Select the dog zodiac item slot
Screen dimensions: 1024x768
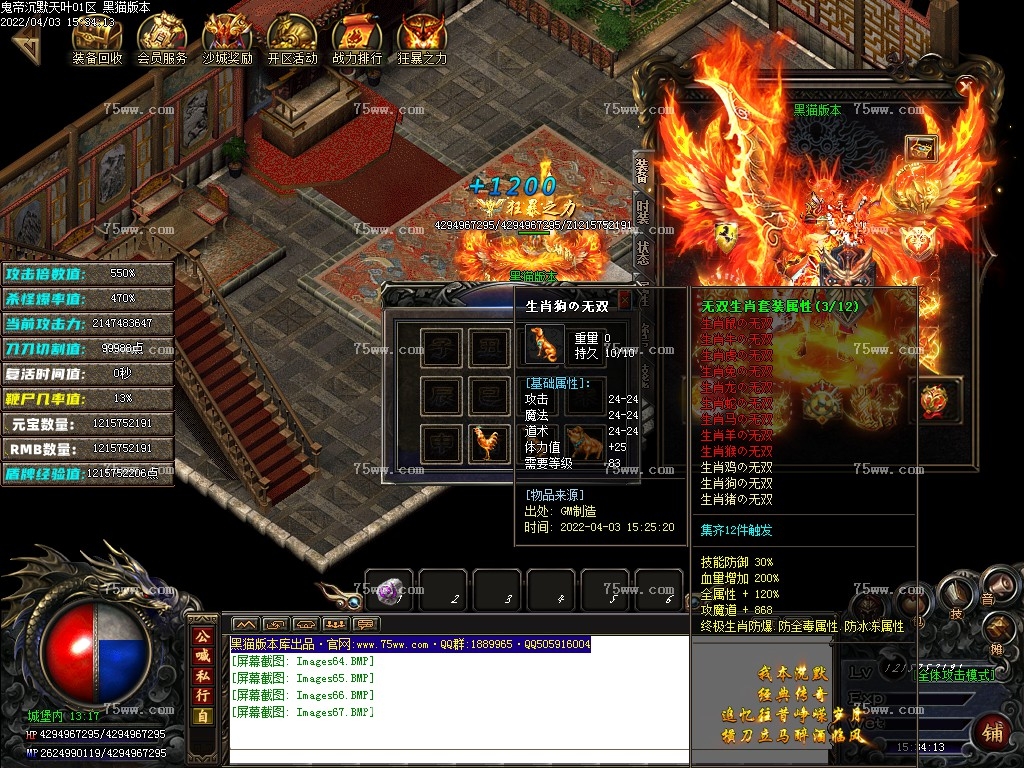pos(584,441)
